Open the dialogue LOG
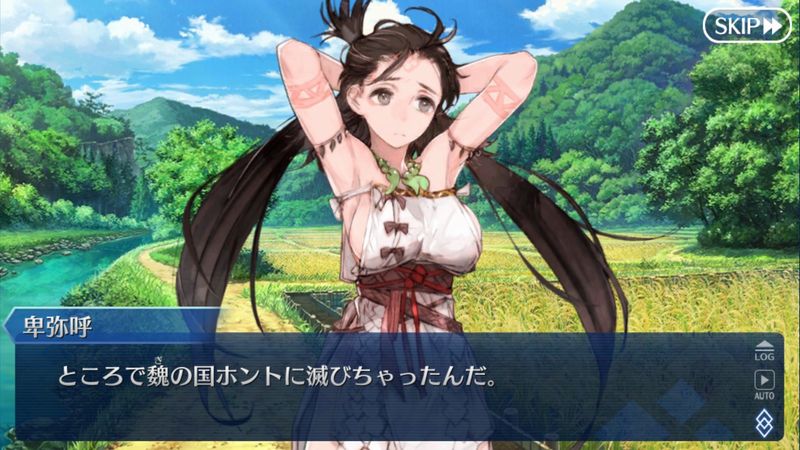Image resolution: width=800 pixels, height=450 pixels. coord(764,349)
